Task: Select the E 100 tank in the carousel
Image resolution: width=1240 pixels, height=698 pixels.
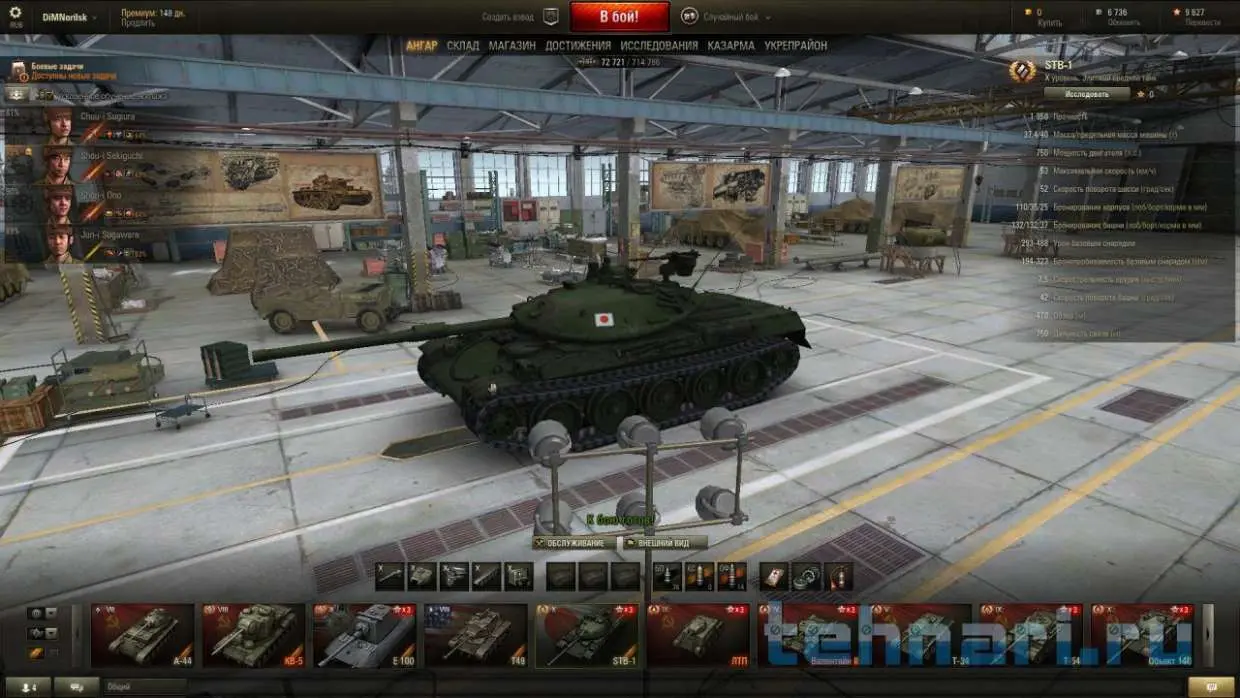Action: point(364,635)
